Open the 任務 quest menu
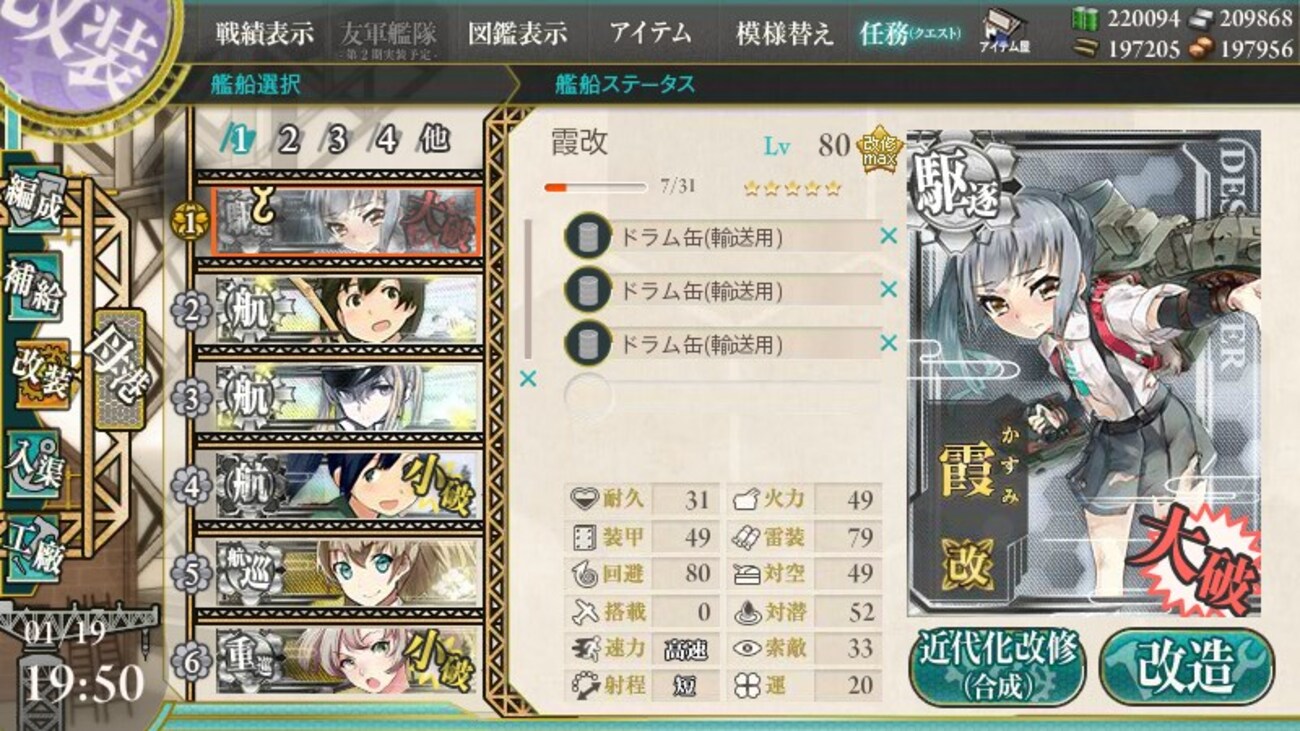 tap(909, 32)
